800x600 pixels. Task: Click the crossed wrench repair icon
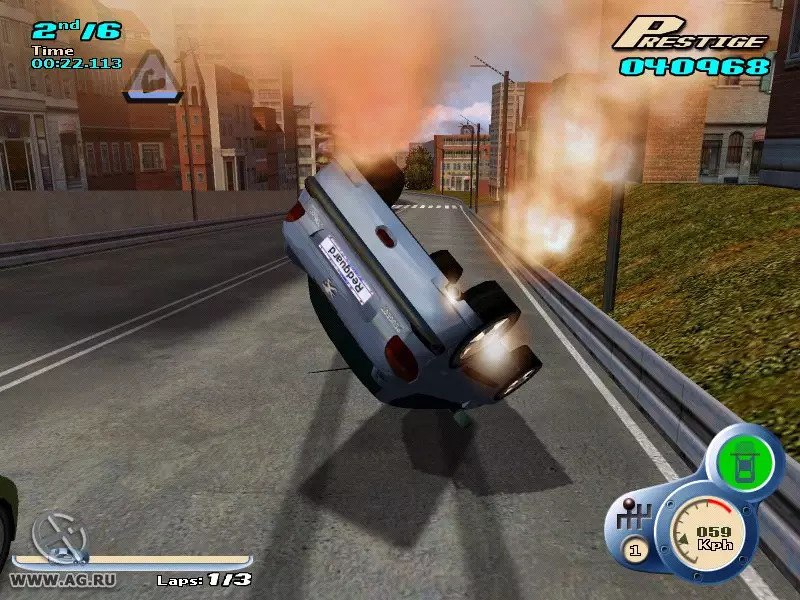[58, 535]
